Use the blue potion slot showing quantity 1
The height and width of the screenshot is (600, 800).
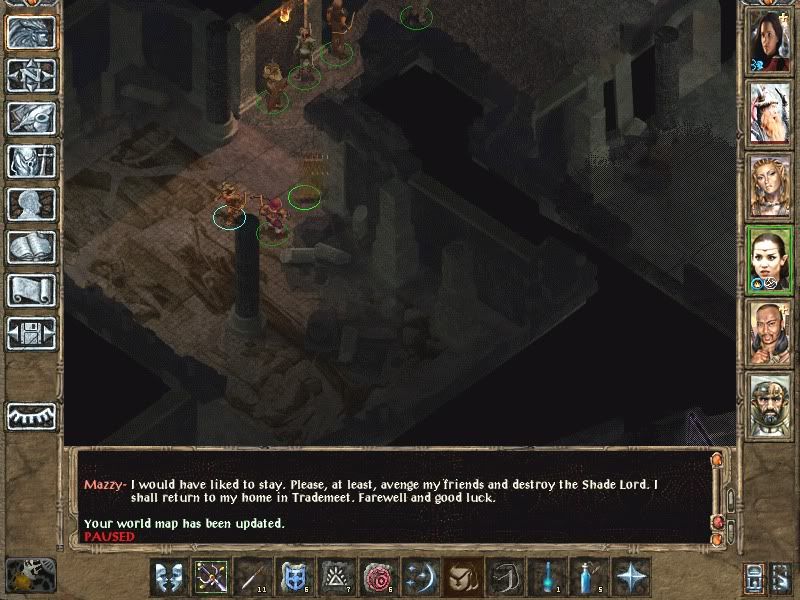[x=546, y=577]
